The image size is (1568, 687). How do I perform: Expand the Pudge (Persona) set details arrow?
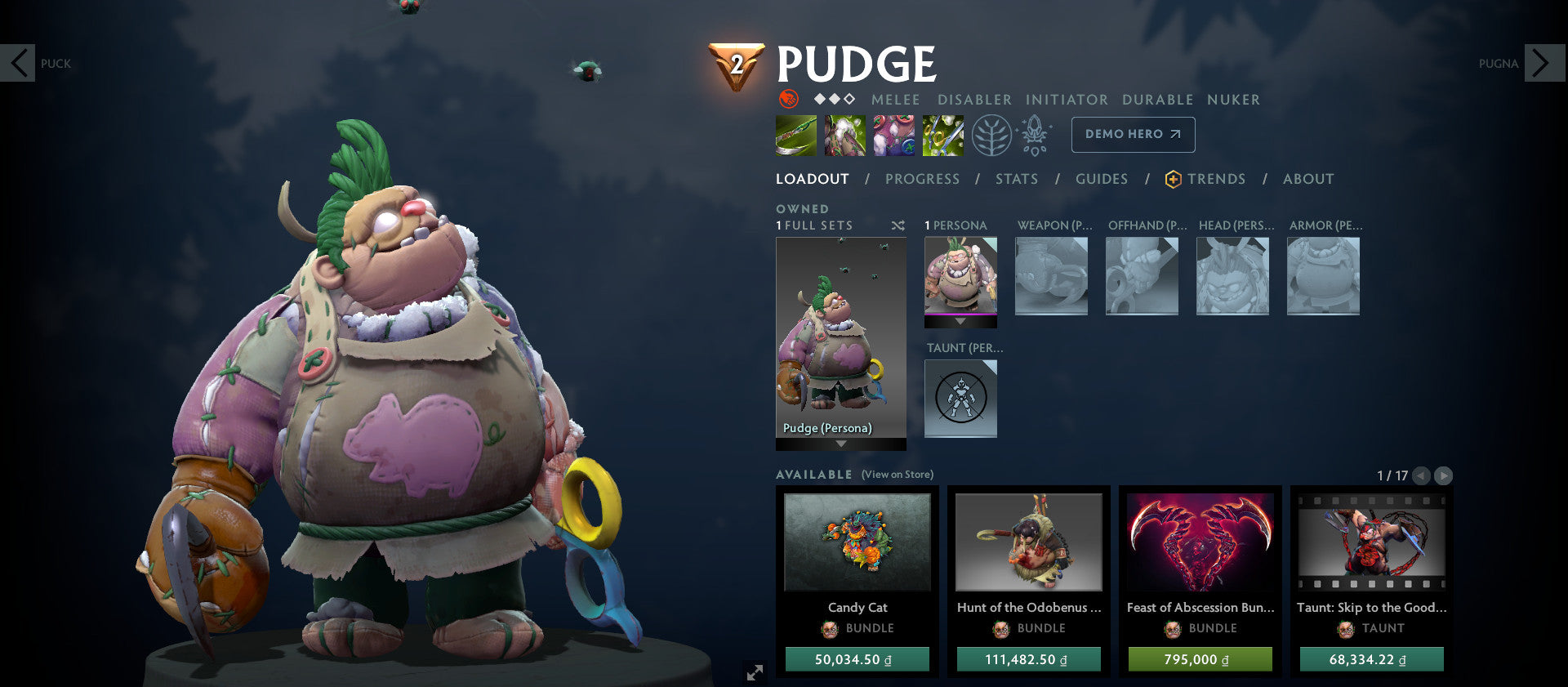(x=841, y=444)
